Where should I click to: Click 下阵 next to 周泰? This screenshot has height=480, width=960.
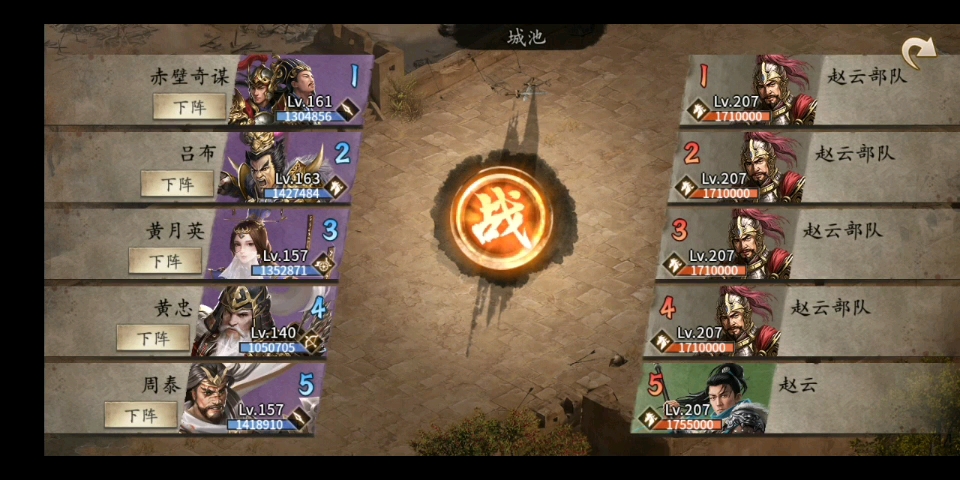tap(141, 413)
